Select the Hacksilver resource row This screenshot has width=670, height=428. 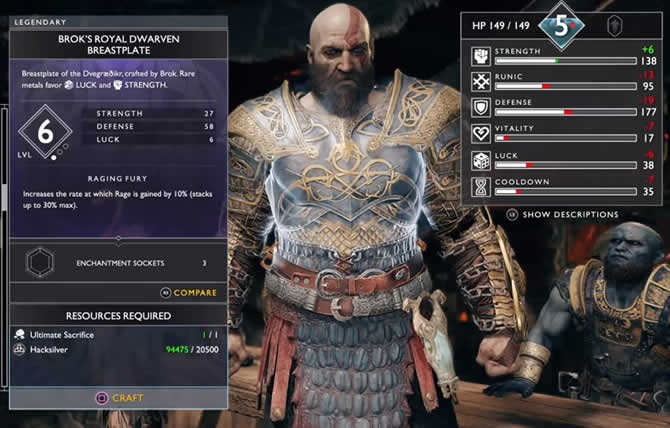click(x=118, y=350)
